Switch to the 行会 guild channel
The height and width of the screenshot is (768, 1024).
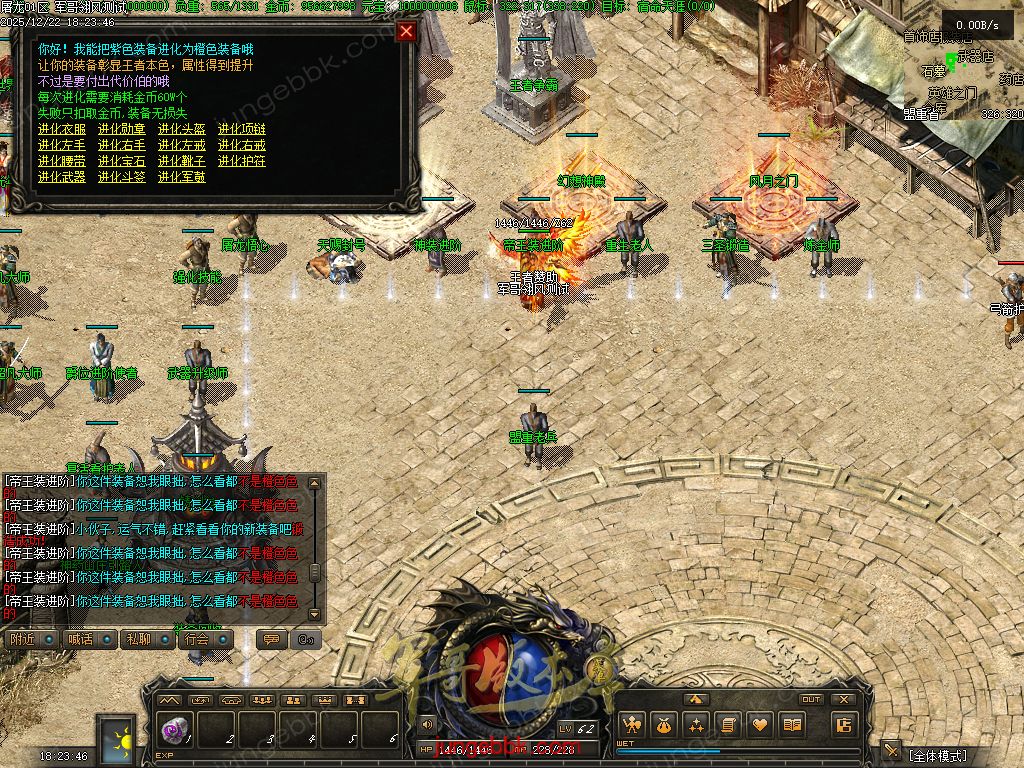click(197, 639)
